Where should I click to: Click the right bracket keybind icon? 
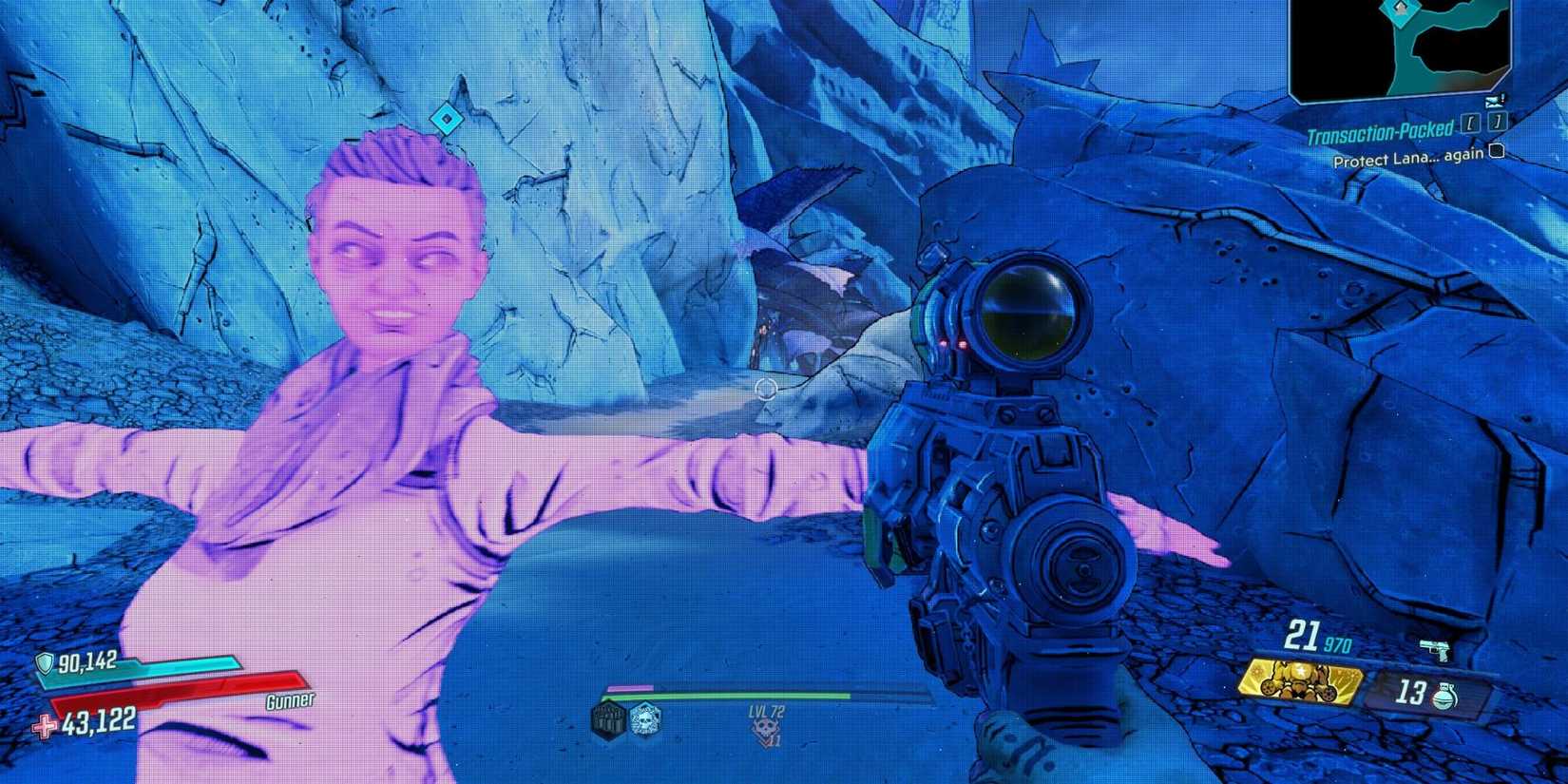coord(1497,122)
